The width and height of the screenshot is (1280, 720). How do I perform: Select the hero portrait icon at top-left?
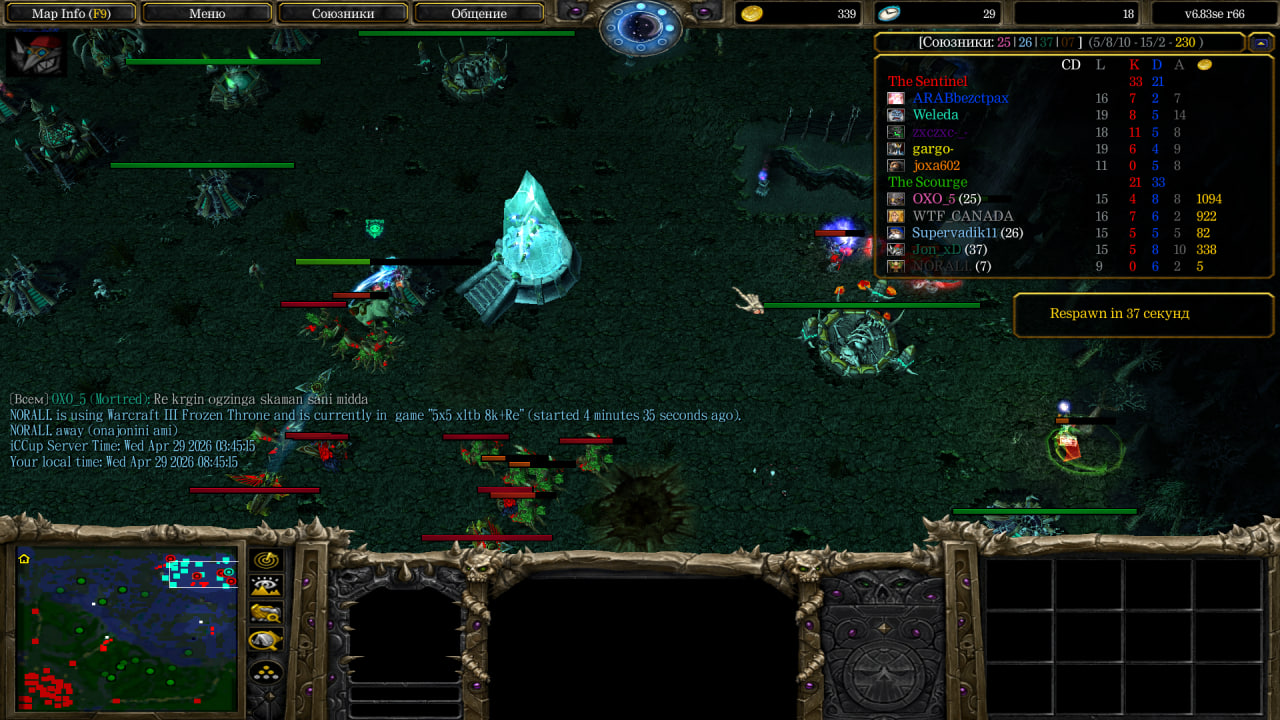(x=36, y=54)
